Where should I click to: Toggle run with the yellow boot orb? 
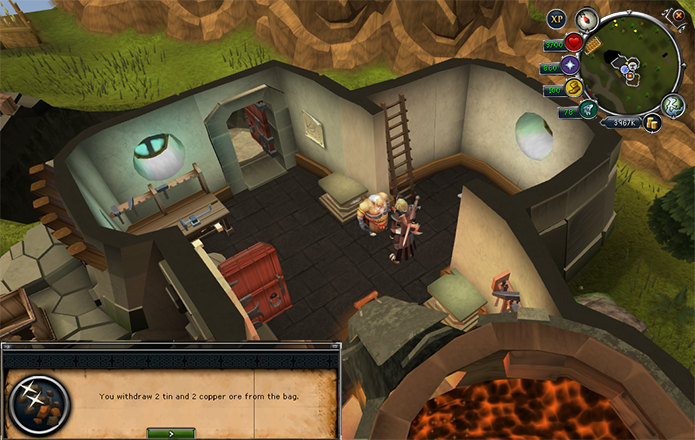575,88
